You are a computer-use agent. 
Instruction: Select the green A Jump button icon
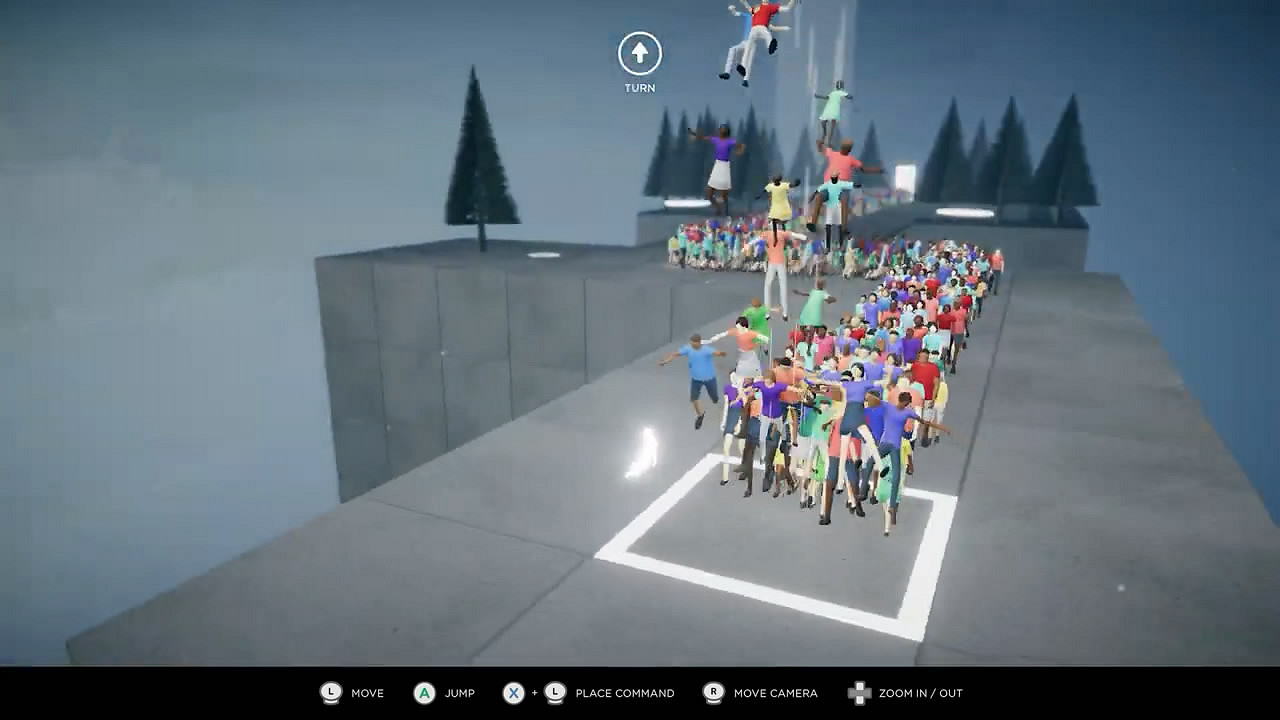tap(424, 693)
